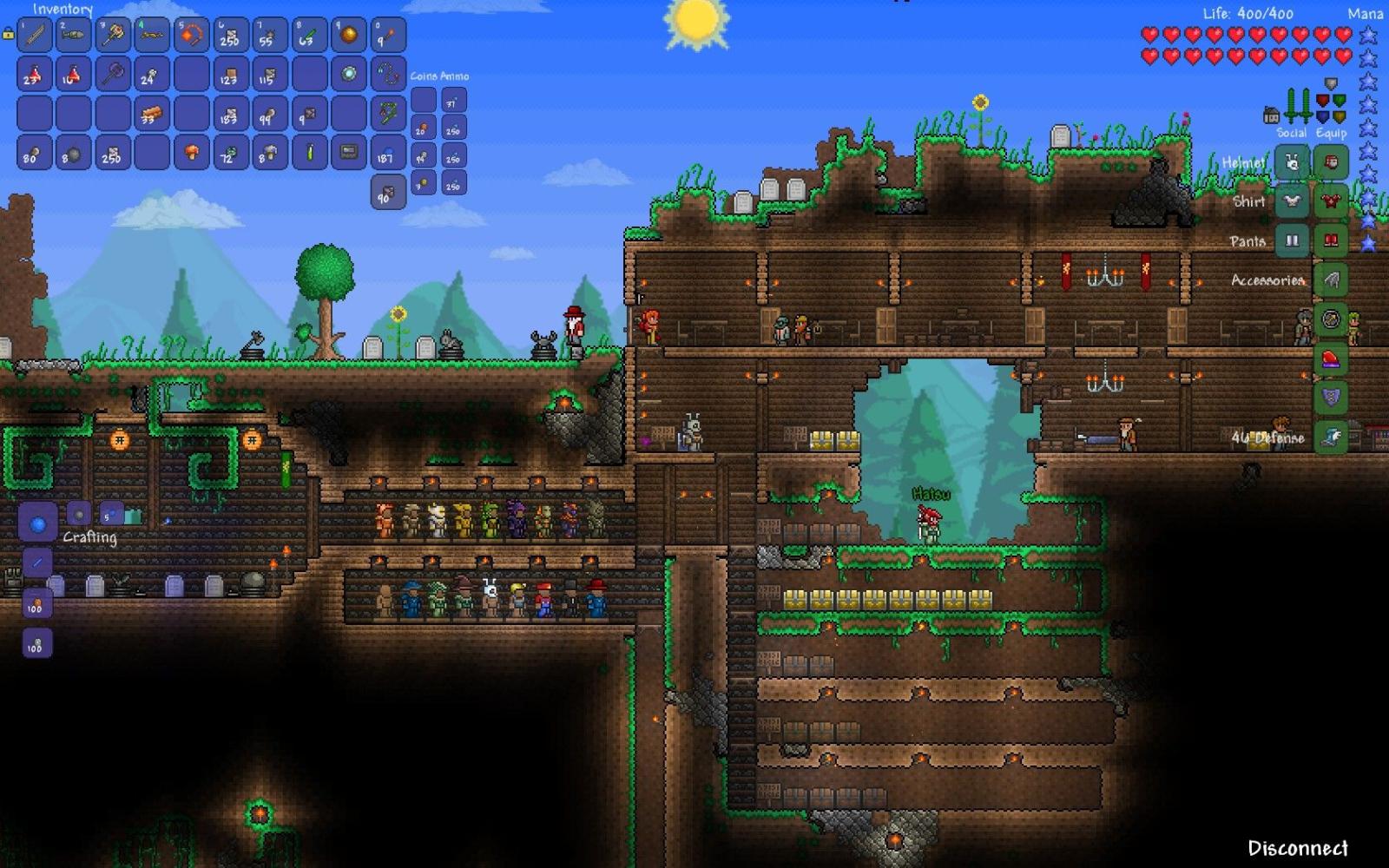Click the equipped Pants slot

tap(1331, 240)
